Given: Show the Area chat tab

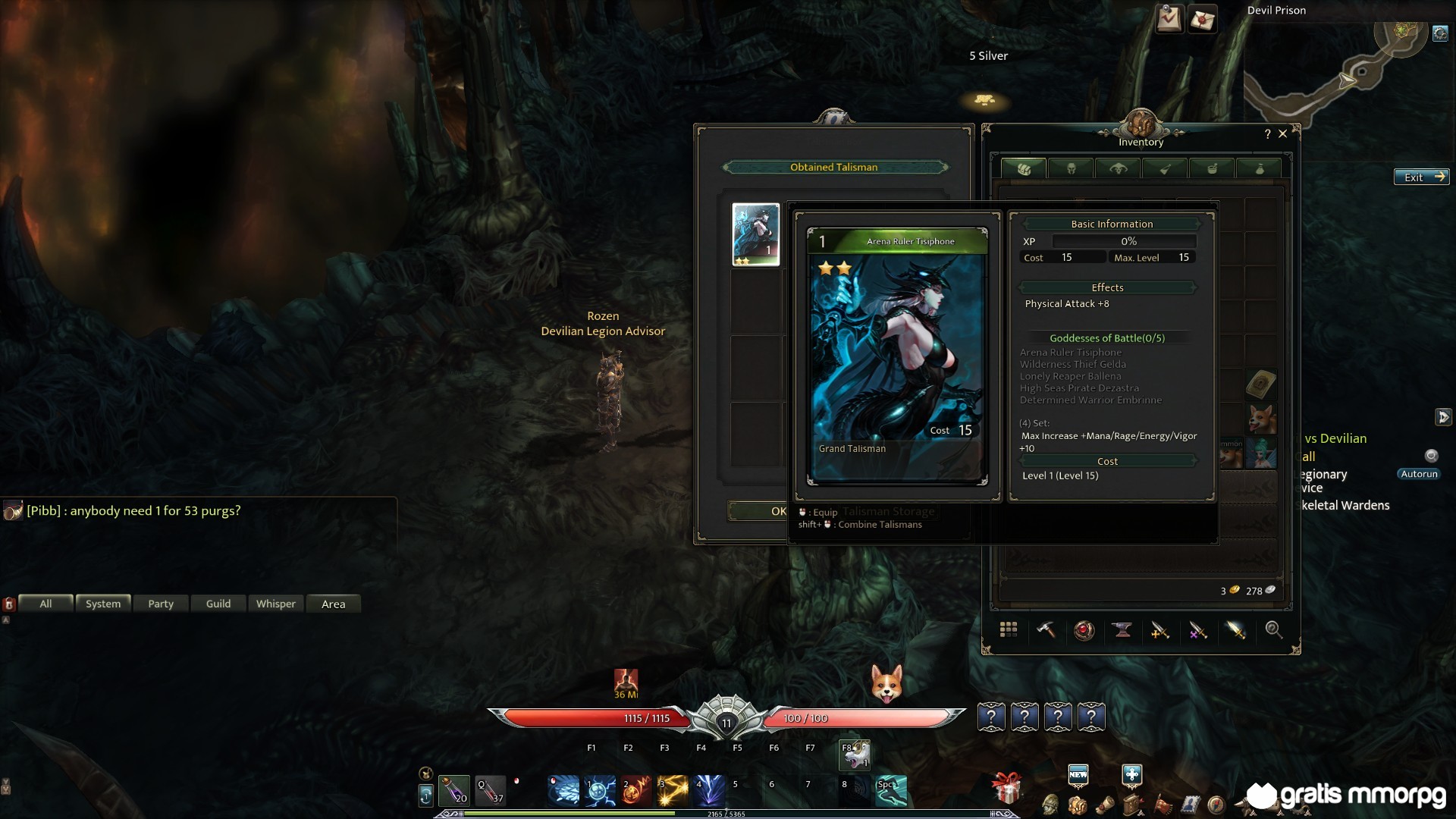Looking at the screenshot, I should coord(333,604).
